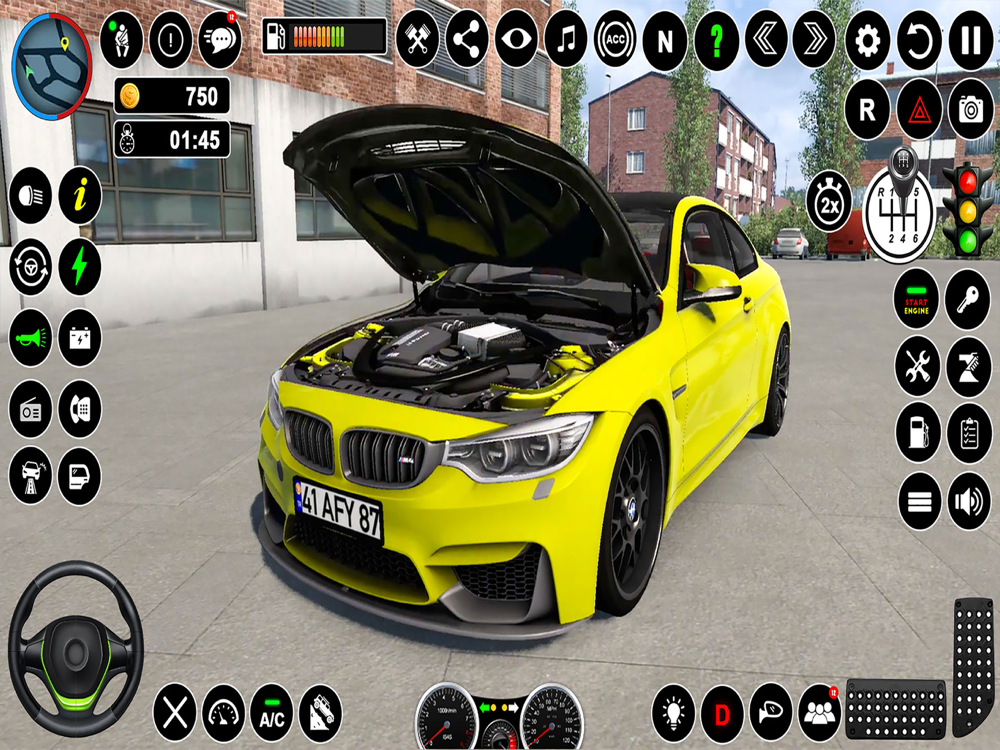Engage reverse with the R button
1000x750 pixels.
tap(867, 108)
